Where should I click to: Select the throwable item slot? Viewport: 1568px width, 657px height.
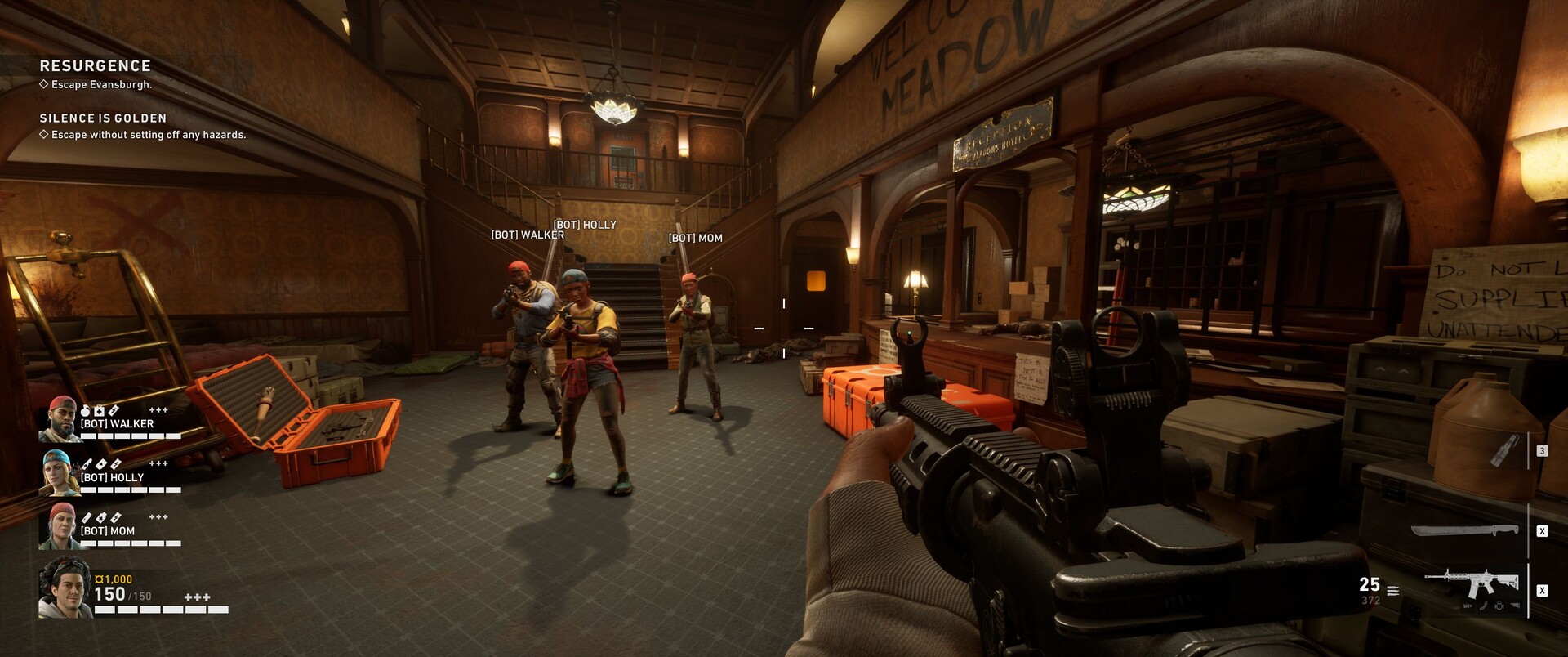pos(1503,451)
